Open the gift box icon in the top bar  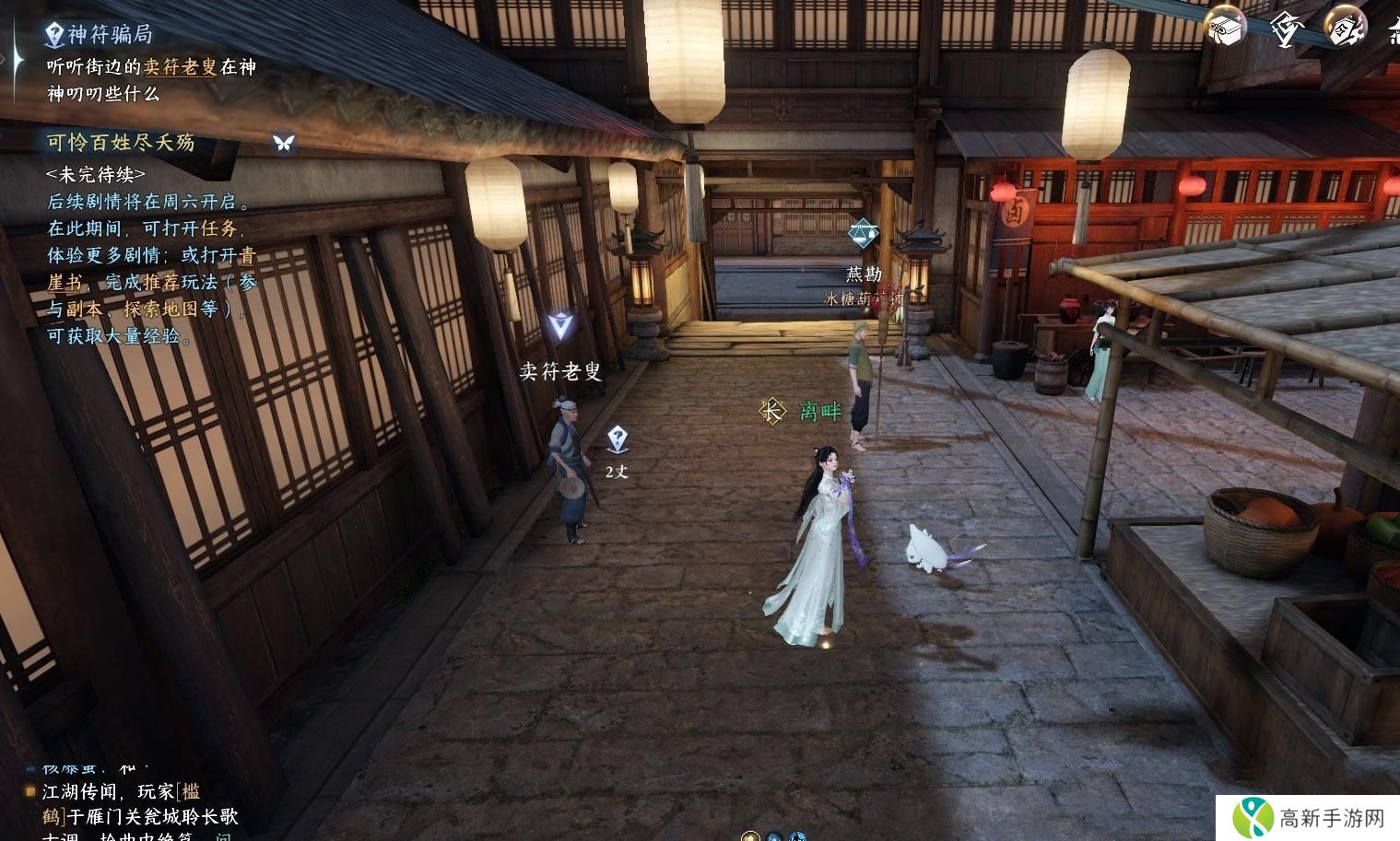tap(1225, 28)
